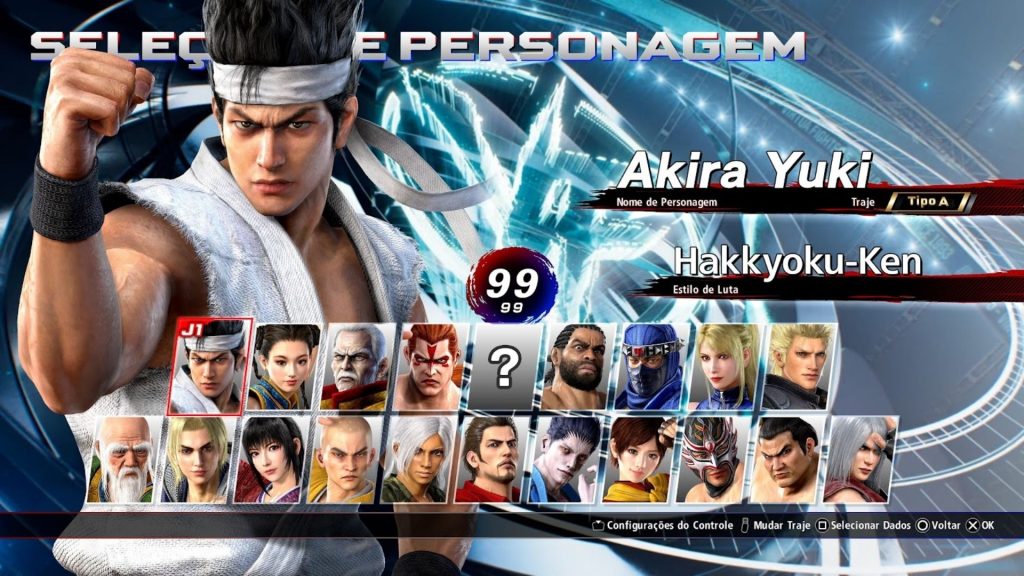Change the Tipo A costume selector
This screenshot has height=576, width=1024.
click(926, 201)
